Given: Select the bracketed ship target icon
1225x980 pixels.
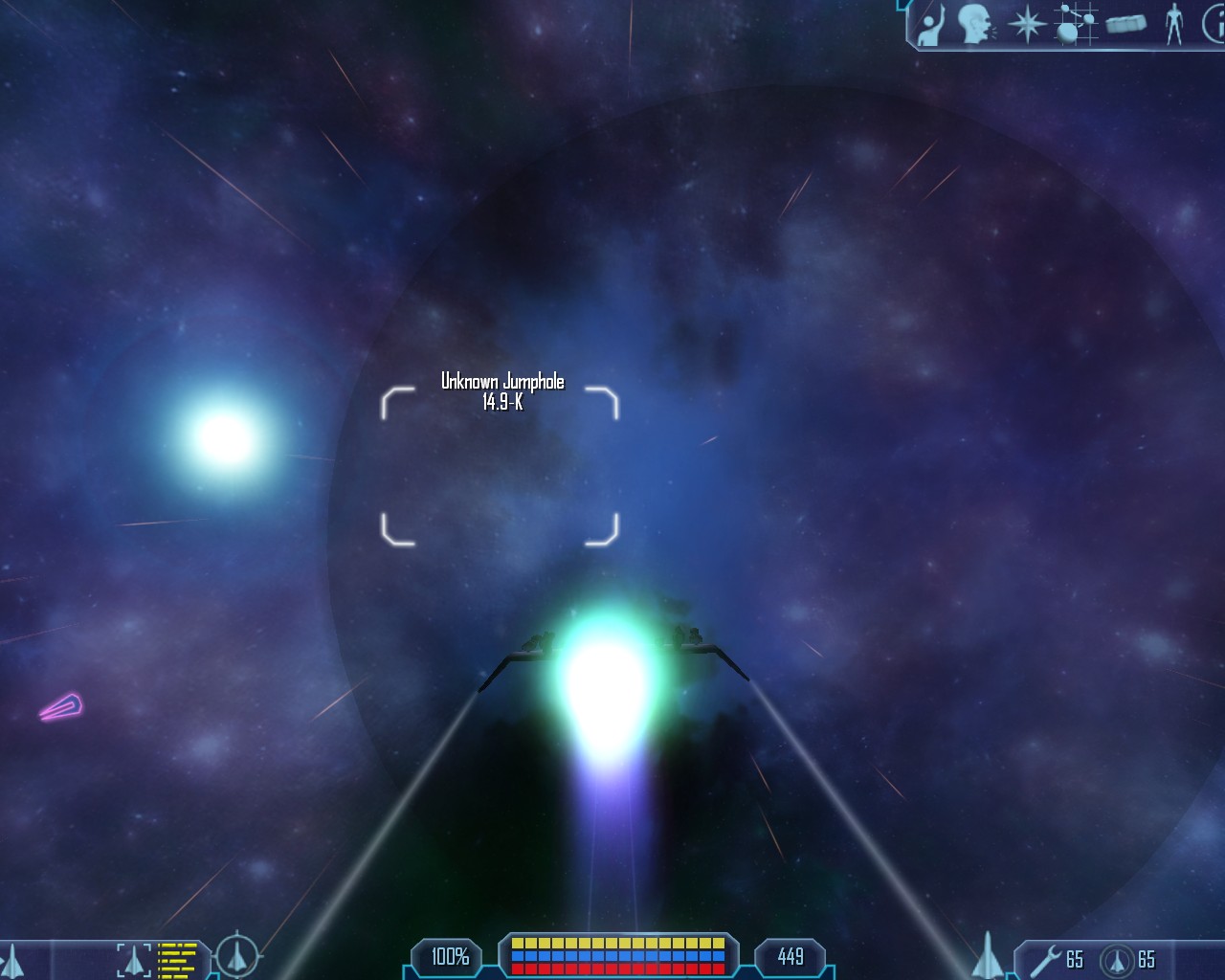Looking at the screenshot, I should point(134,959).
